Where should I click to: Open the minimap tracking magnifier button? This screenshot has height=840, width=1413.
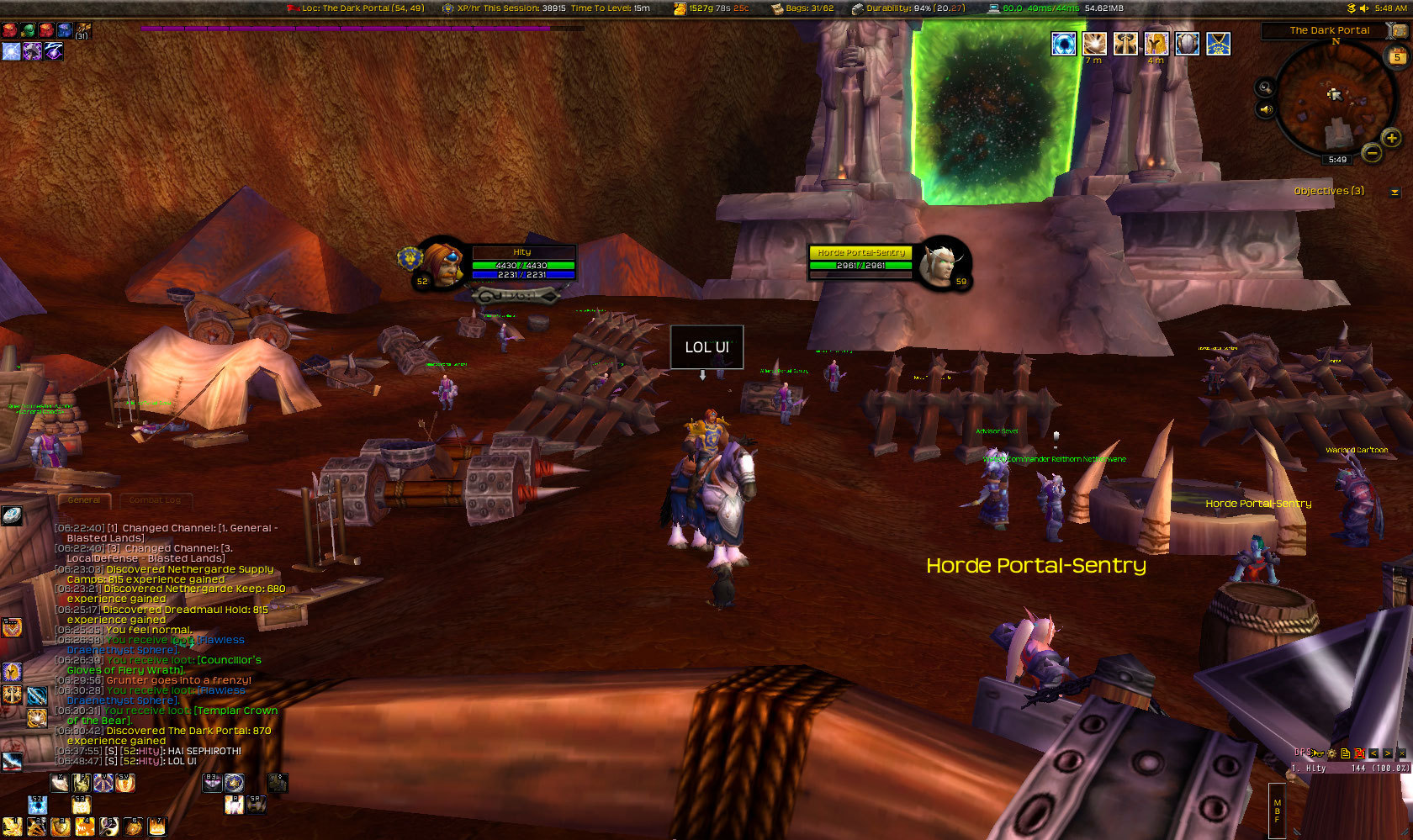[1265, 87]
